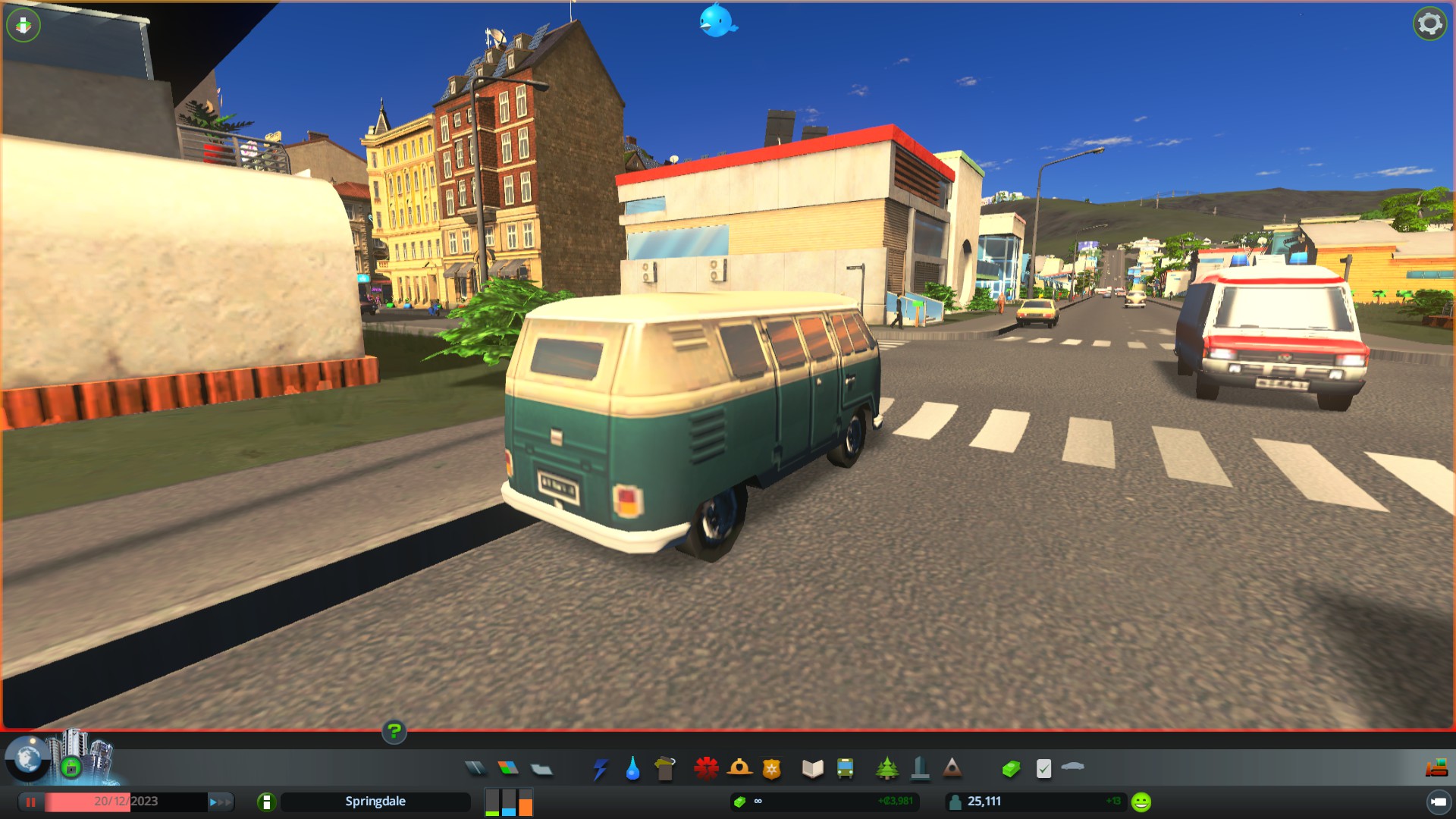Viewport: 1456px width, 819px height.
Task: Open the Roads build menu
Action: click(475, 768)
